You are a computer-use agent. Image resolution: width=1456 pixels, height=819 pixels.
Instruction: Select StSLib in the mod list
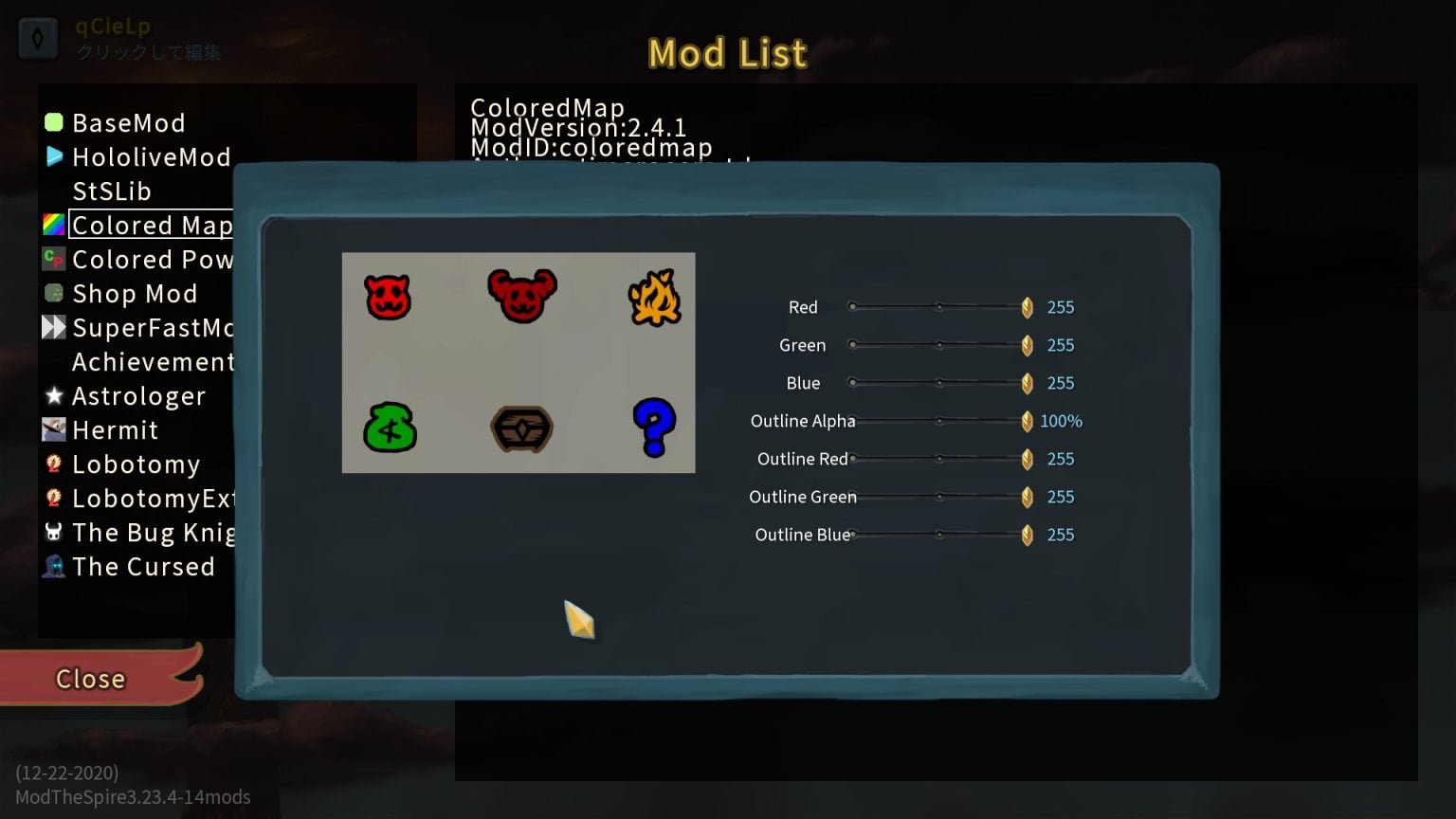tap(113, 191)
